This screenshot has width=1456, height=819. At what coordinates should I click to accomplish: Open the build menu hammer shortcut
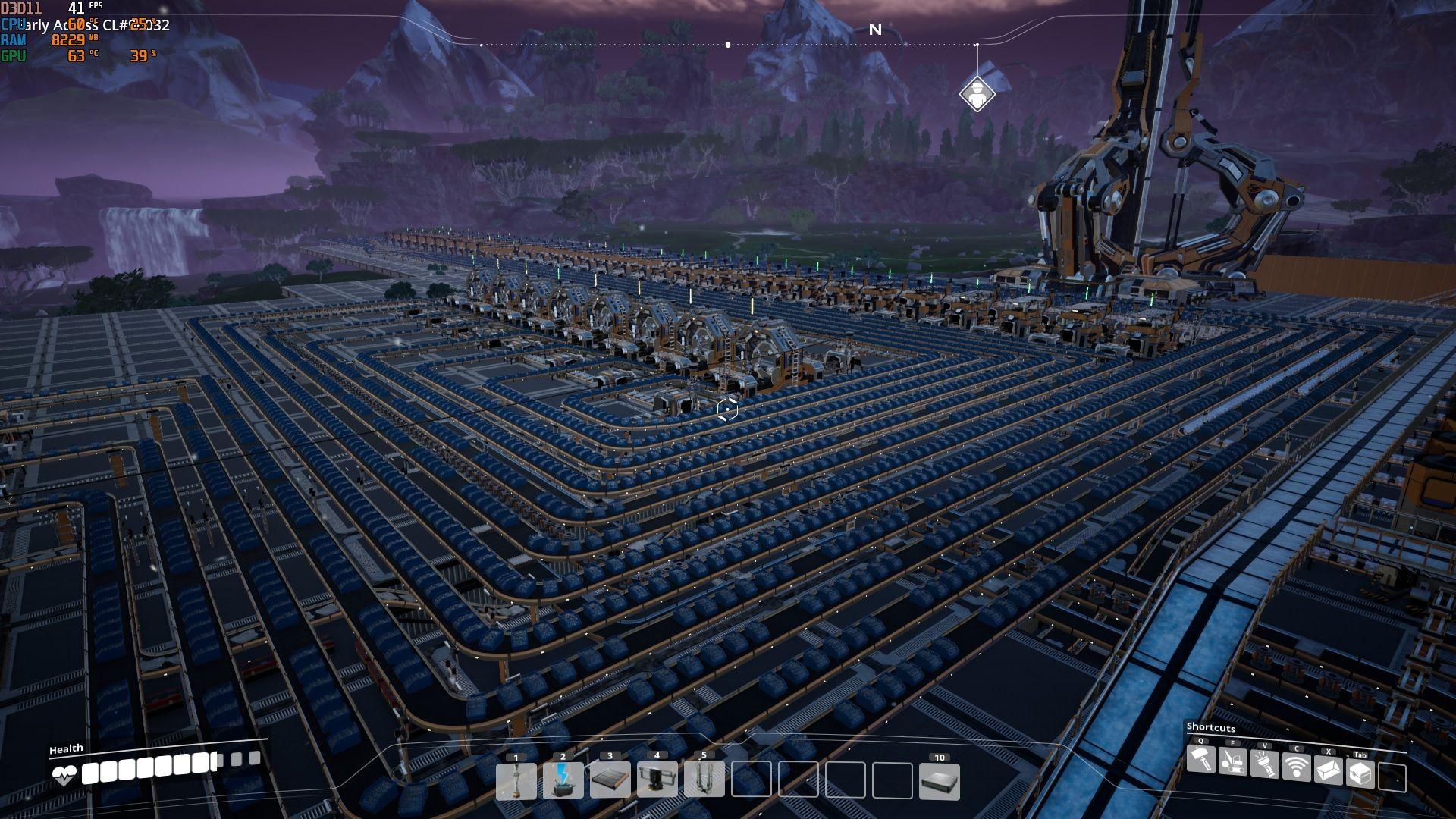pyautogui.click(x=1200, y=760)
